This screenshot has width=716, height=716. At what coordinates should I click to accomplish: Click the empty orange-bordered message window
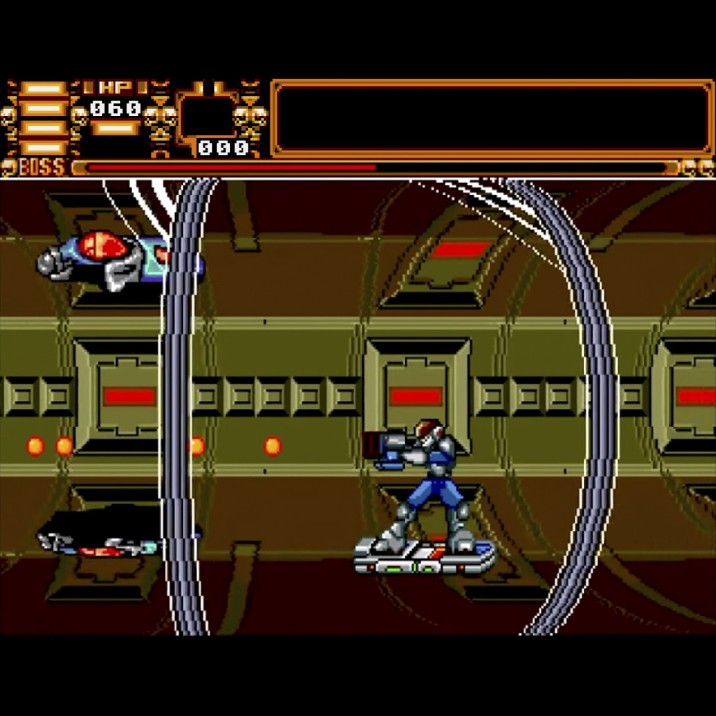click(491, 118)
